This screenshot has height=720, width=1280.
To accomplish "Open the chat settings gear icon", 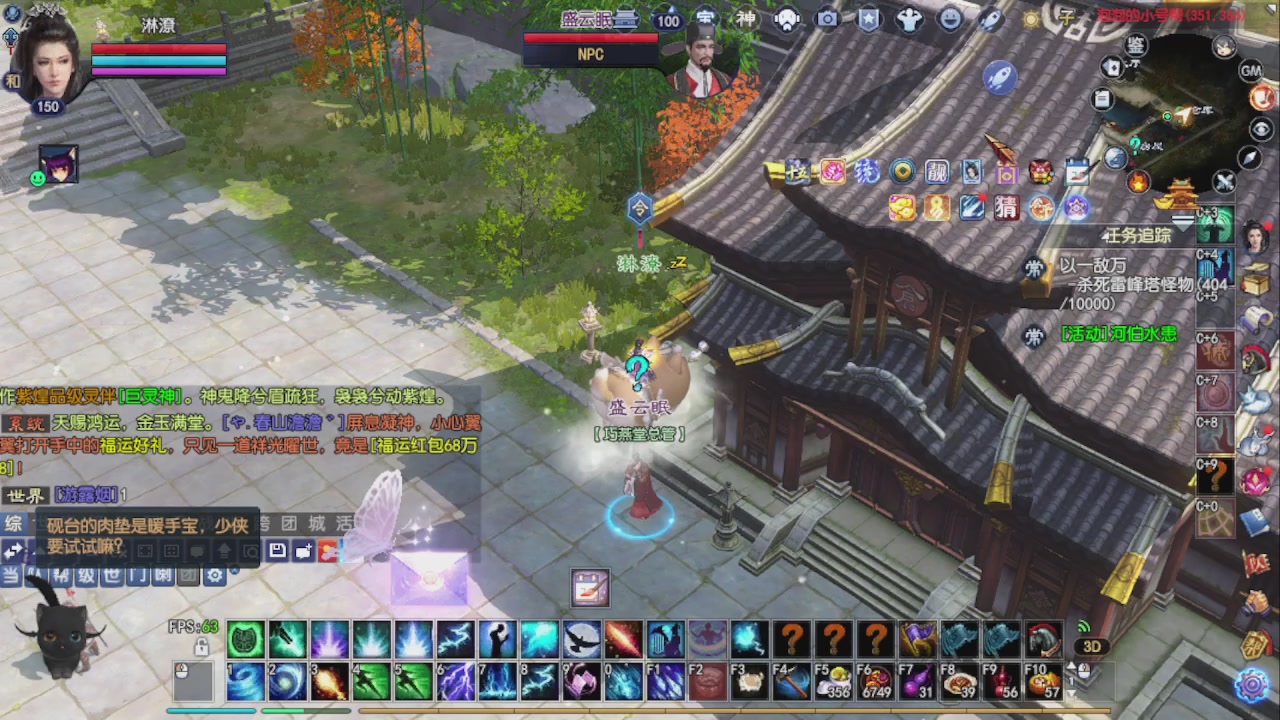I will (214, 576).
